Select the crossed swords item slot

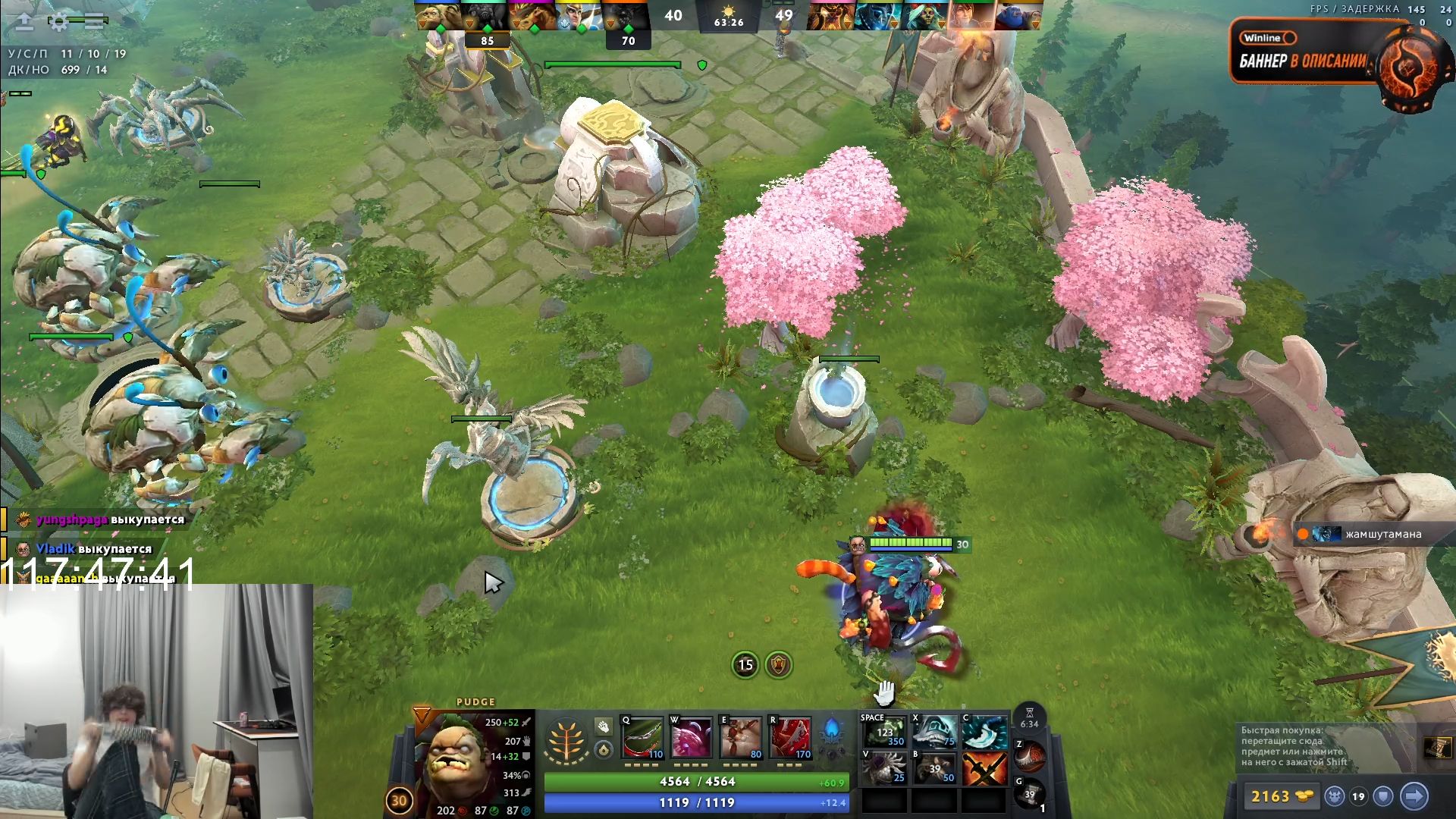point(984,767)
